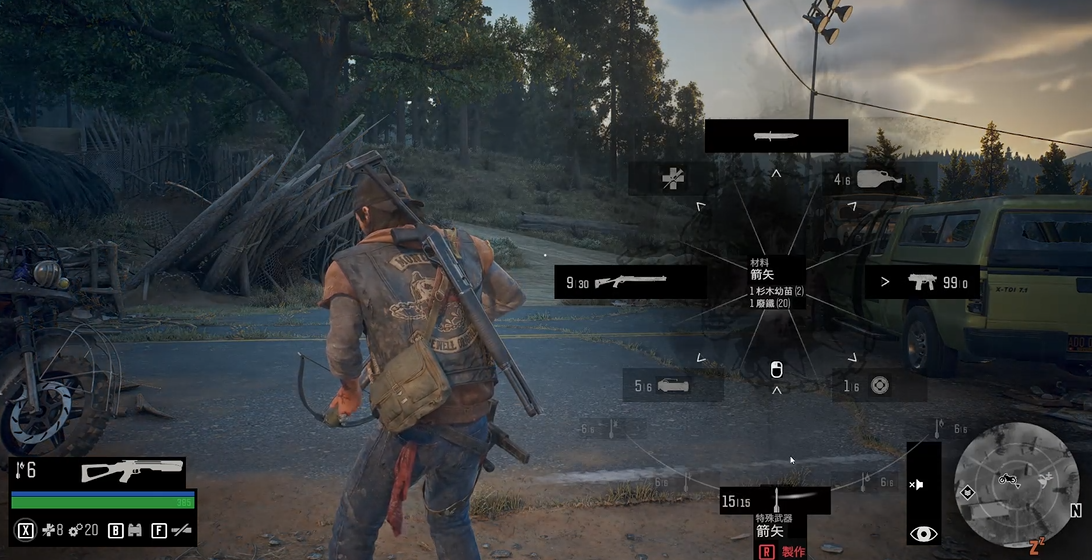Click the motorcycle marker on the minimap
This screenshot has height=560, width=1092.
click(x=1008, y=480)
